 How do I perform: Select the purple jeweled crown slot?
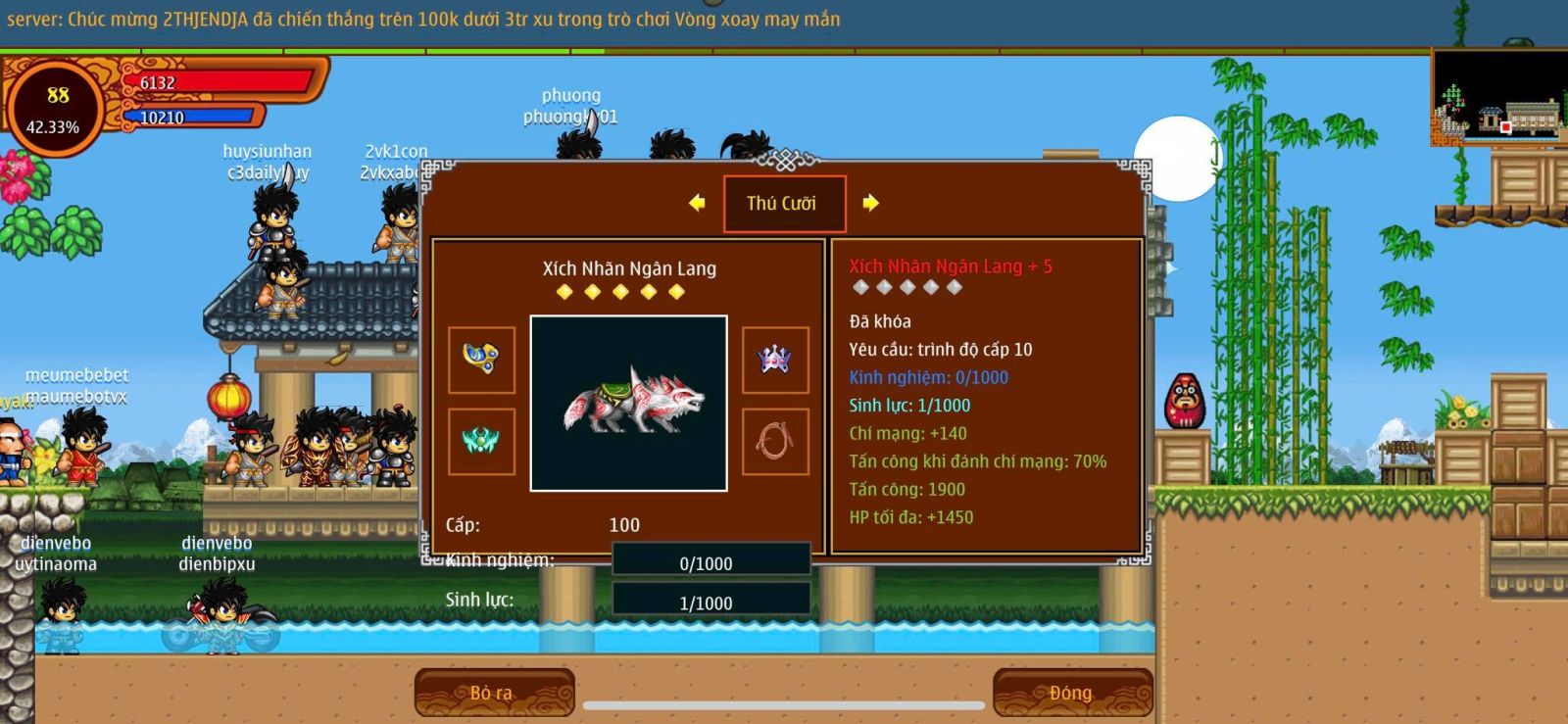pyautogui.click(x=775, y=360)
